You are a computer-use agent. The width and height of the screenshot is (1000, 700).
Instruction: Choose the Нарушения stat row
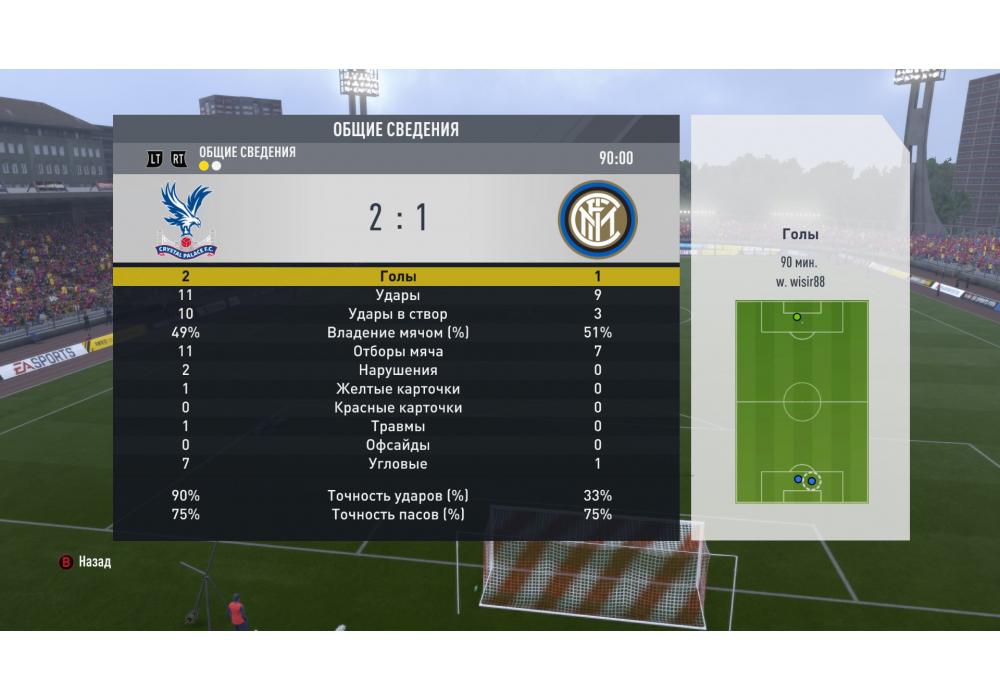coord(398,371)
